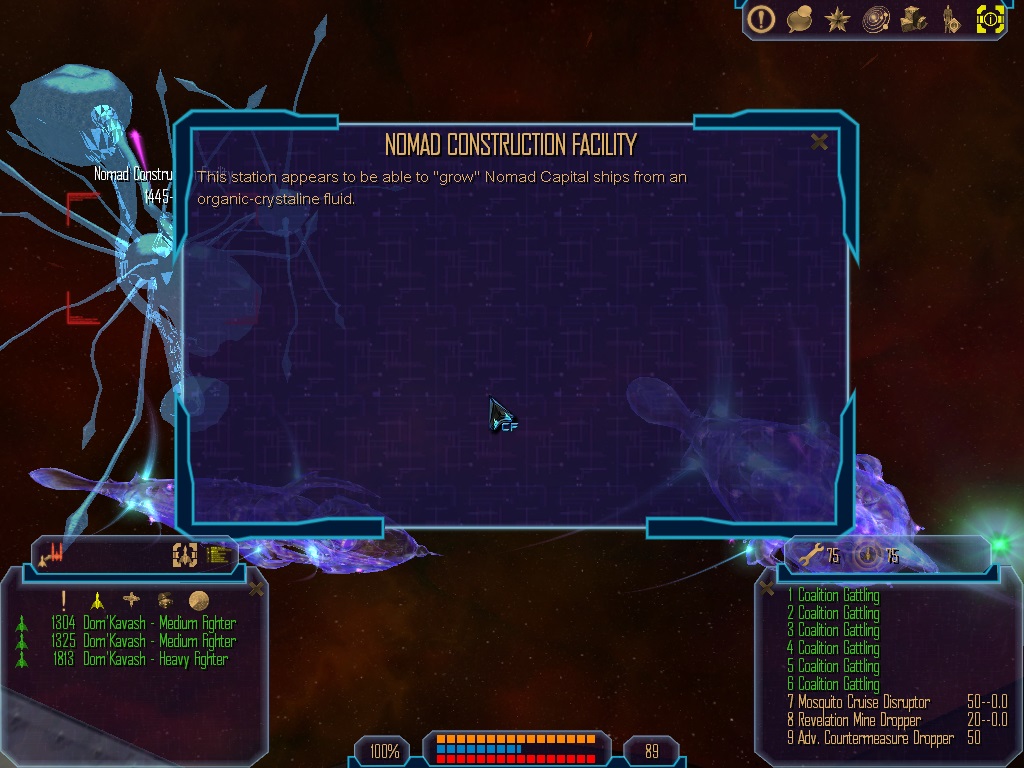The image size is (1024, 768).
Task: Target the 1813 Dom'Kavash Heavy Fighter
Action: (155, 659)
